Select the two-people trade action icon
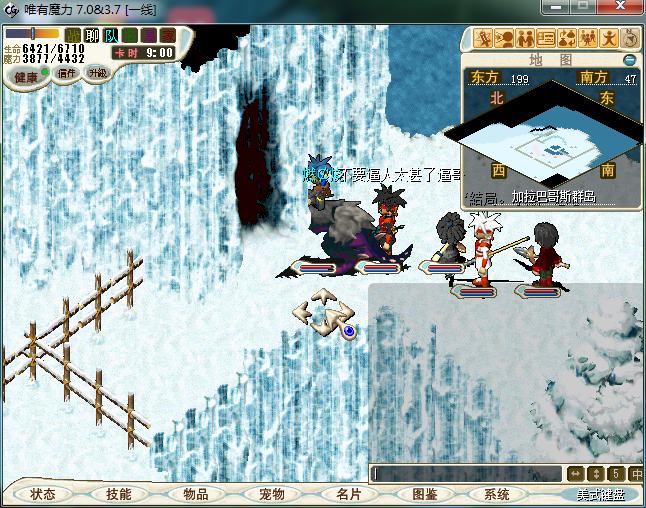 tap(526, 39)
